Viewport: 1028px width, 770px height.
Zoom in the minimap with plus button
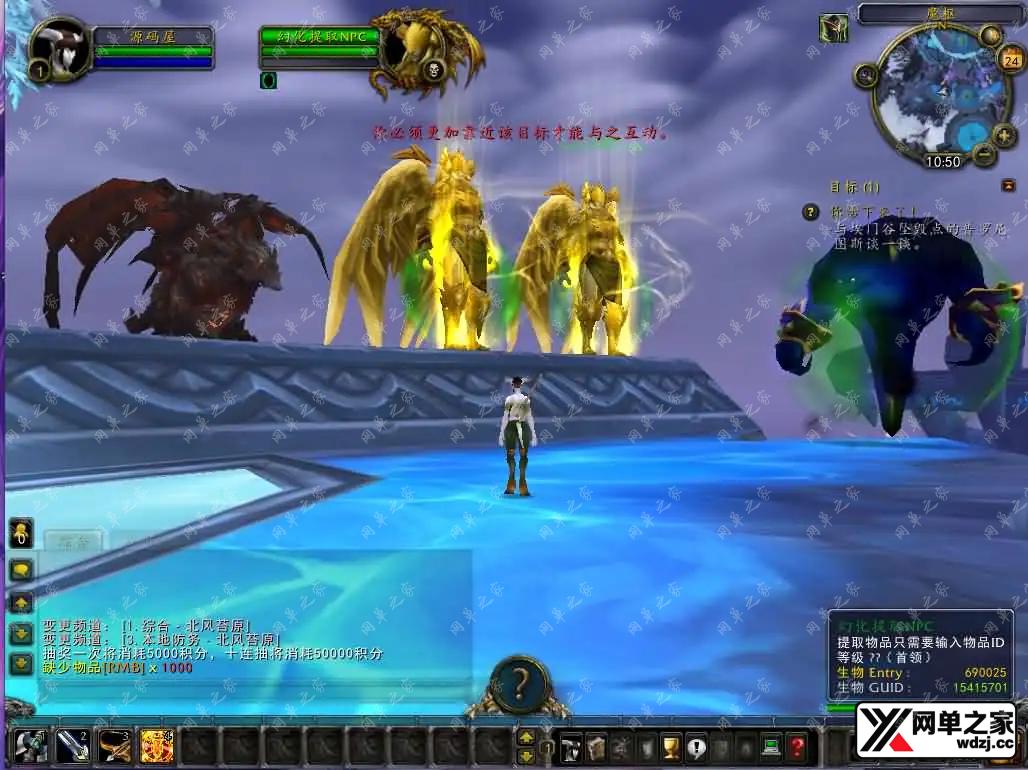pyautogui.click(x=1003, y=135)
